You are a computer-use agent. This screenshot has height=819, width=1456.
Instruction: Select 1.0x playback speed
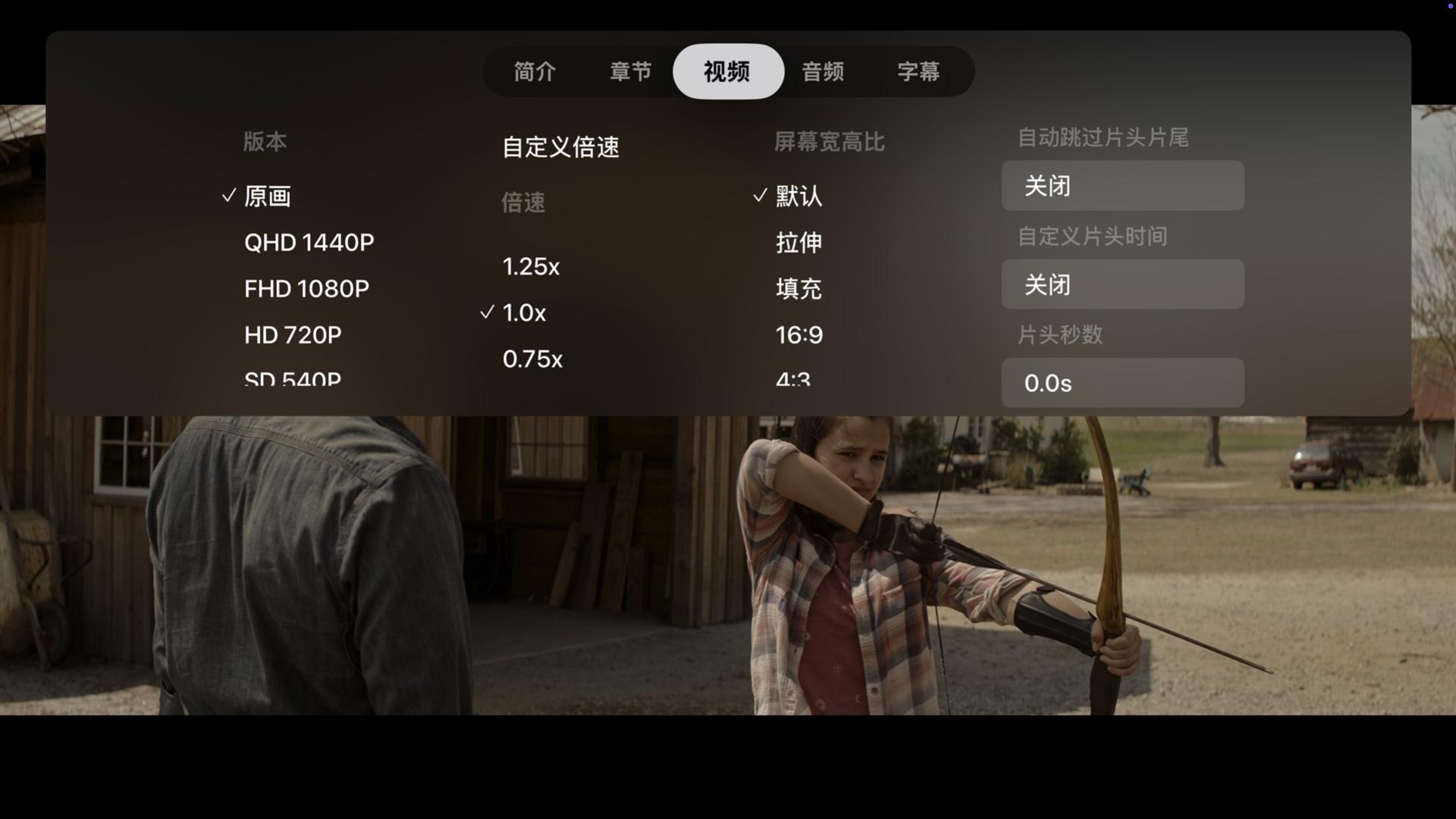pos(524,313)
